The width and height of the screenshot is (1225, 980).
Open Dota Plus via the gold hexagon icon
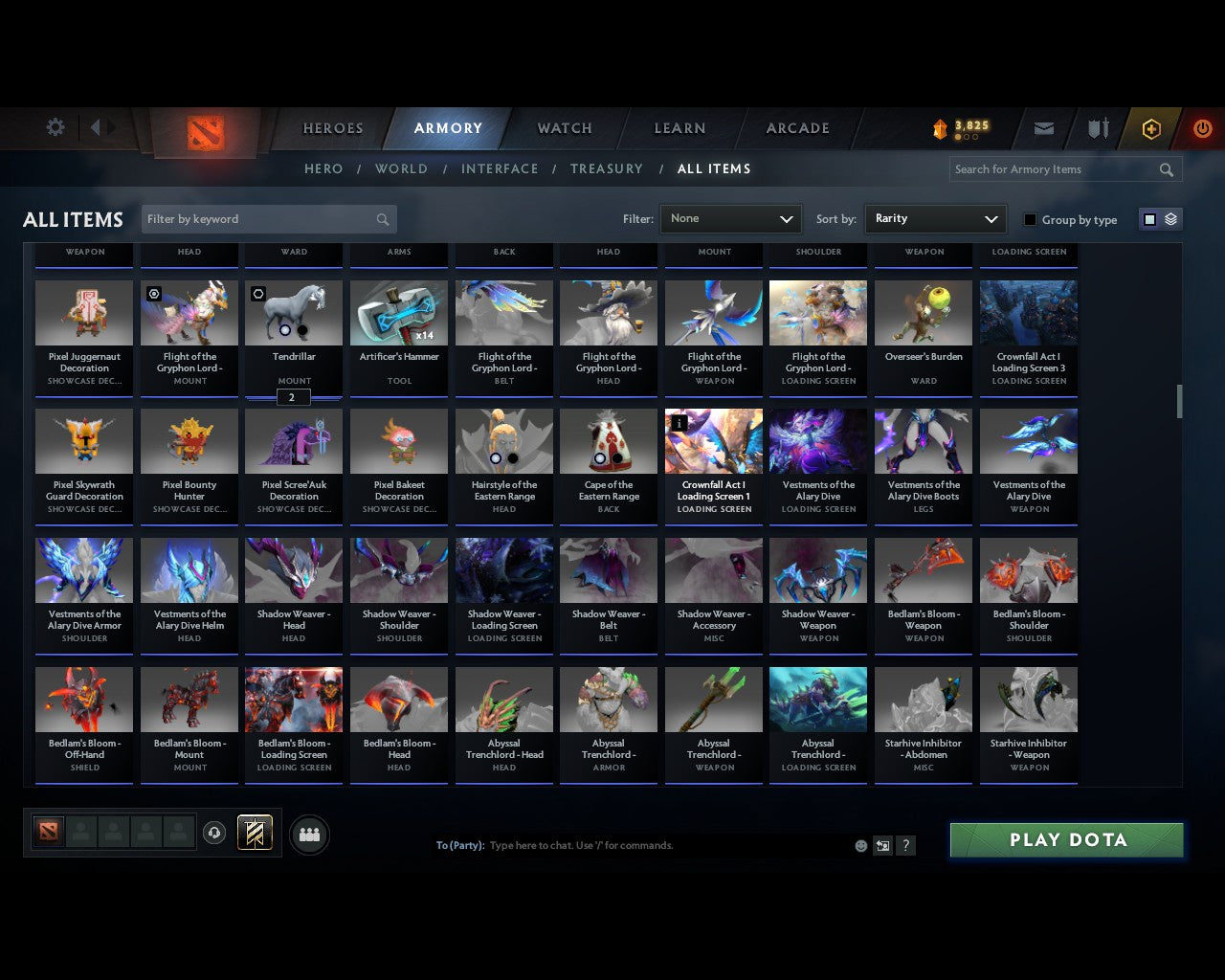[1151, 127]
